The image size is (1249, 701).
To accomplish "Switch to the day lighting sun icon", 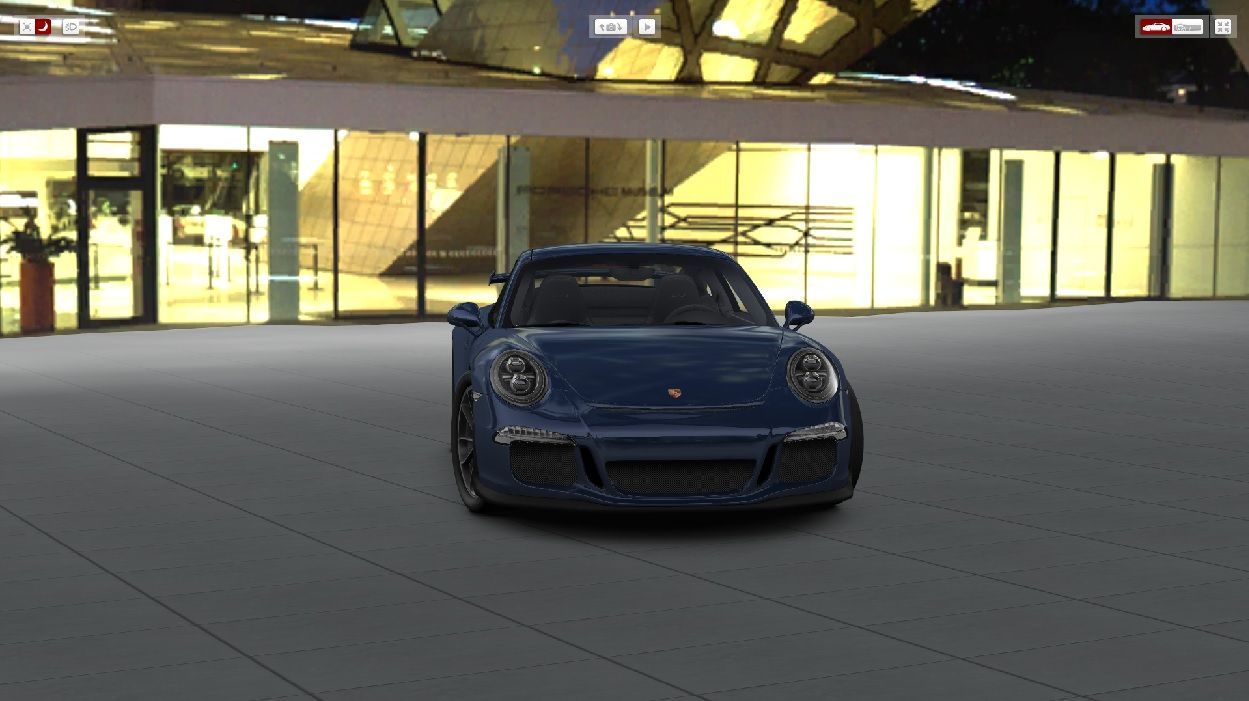I will pos(26,27).
